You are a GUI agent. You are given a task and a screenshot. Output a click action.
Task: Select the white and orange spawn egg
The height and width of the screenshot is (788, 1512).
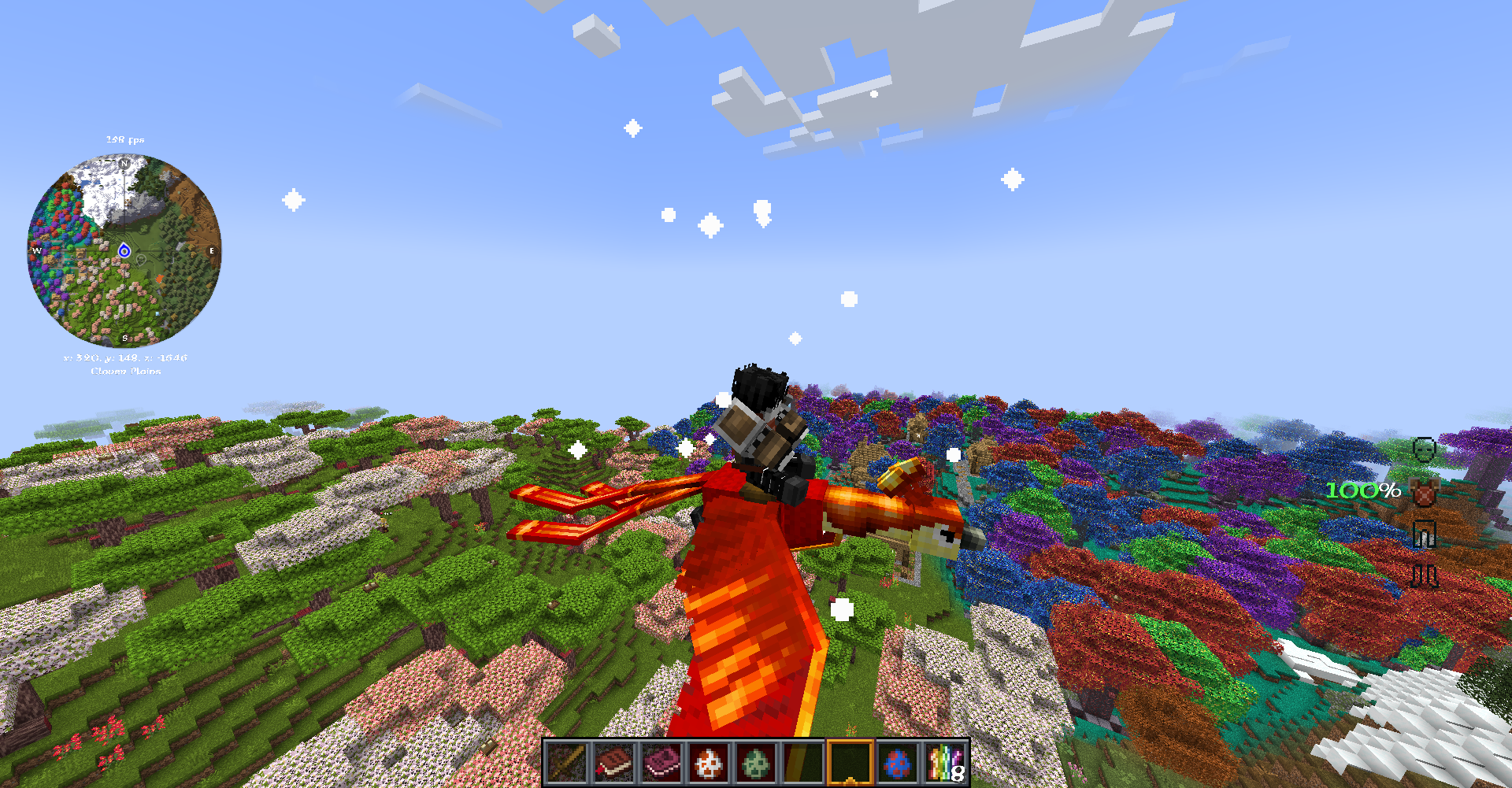point(708,763)
